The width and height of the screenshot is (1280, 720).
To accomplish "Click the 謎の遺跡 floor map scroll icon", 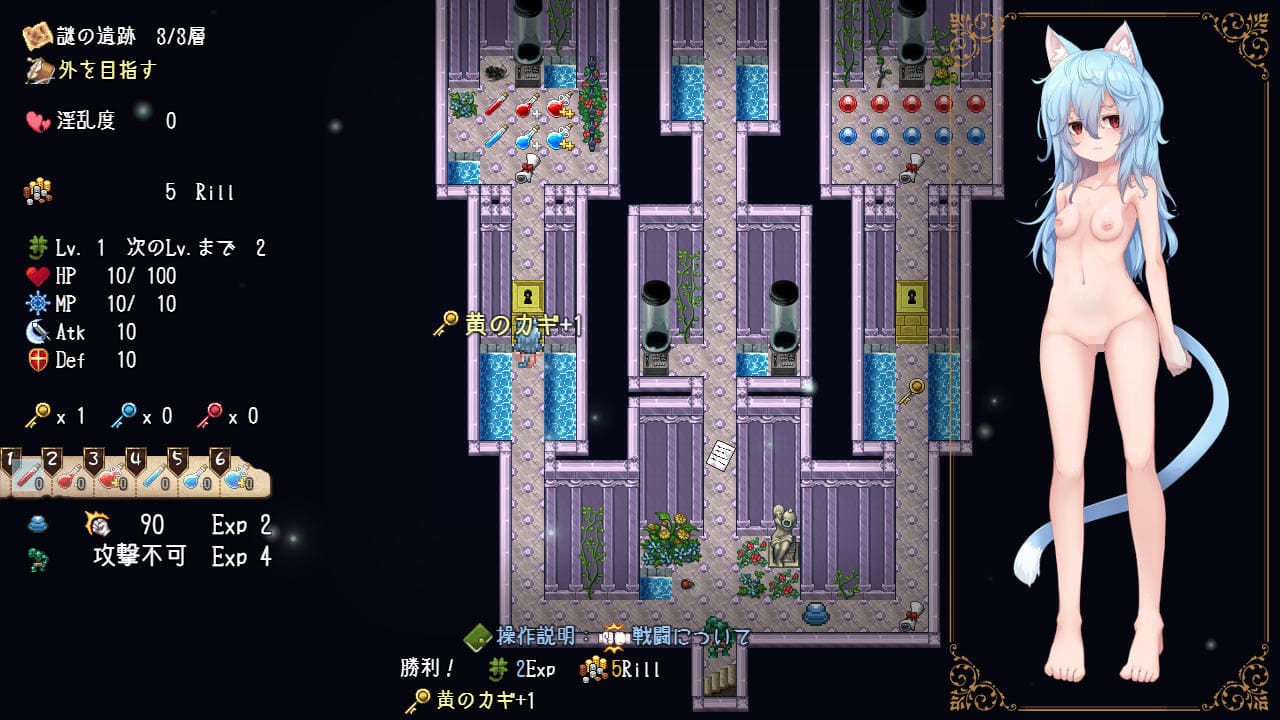I will (39, 37).
